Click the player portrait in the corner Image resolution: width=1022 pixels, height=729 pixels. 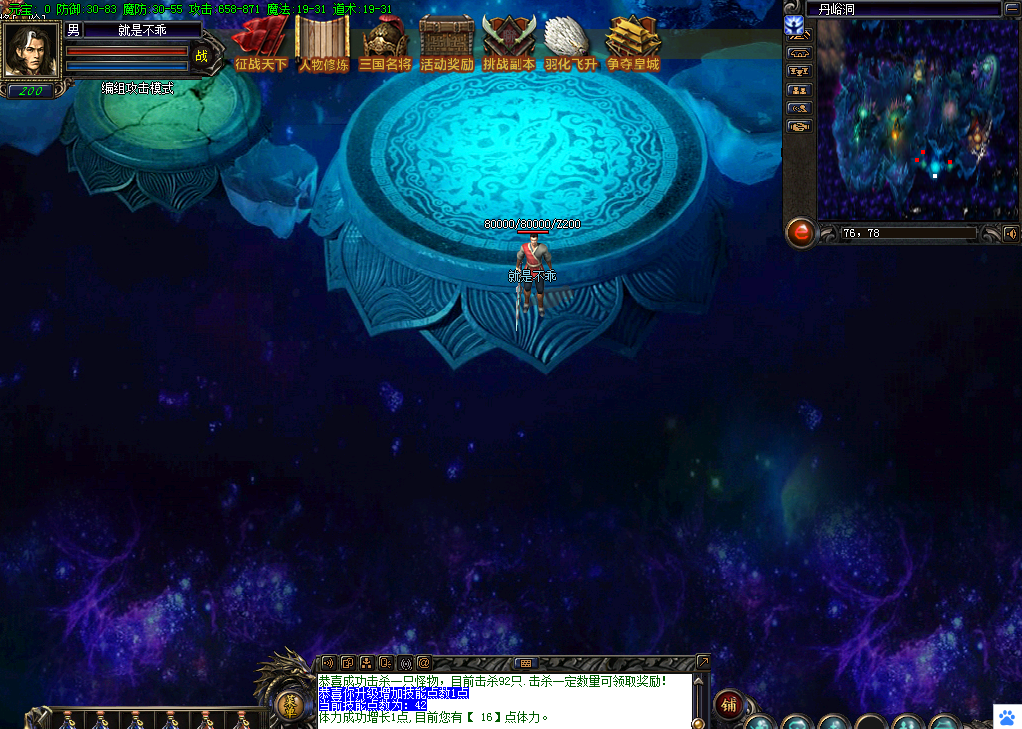31,50
